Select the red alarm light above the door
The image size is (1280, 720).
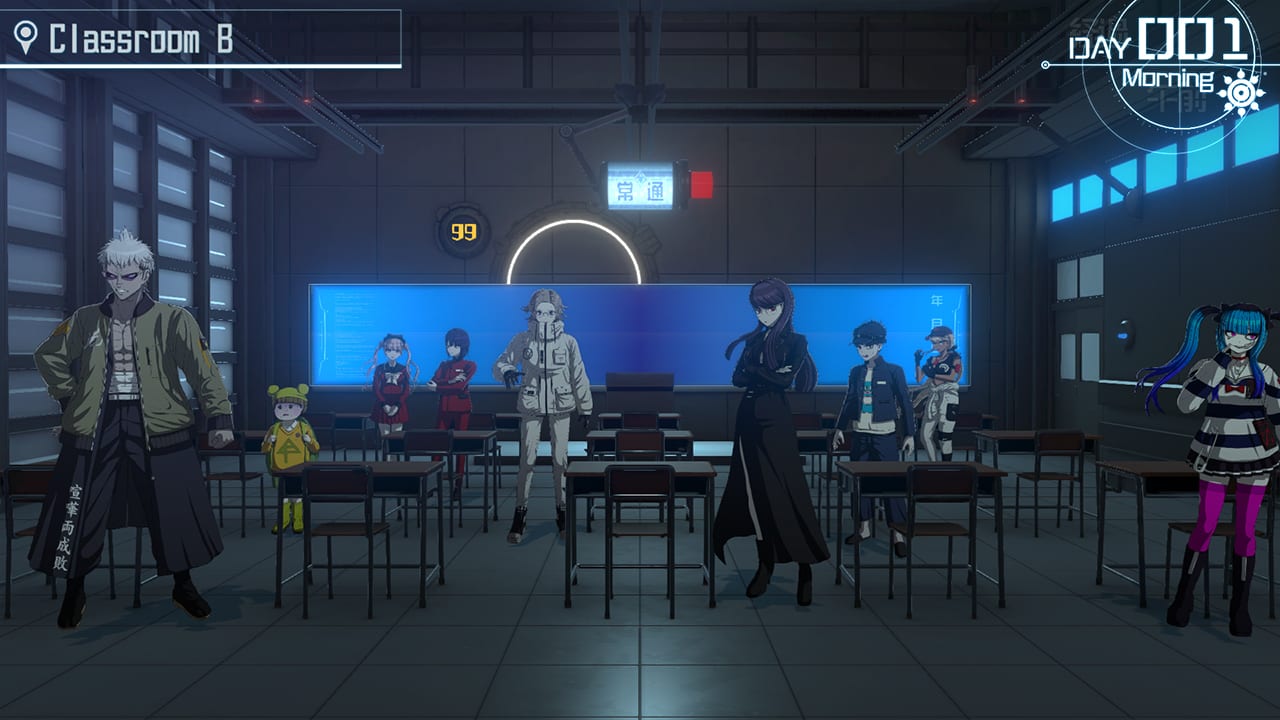point(700,183)
